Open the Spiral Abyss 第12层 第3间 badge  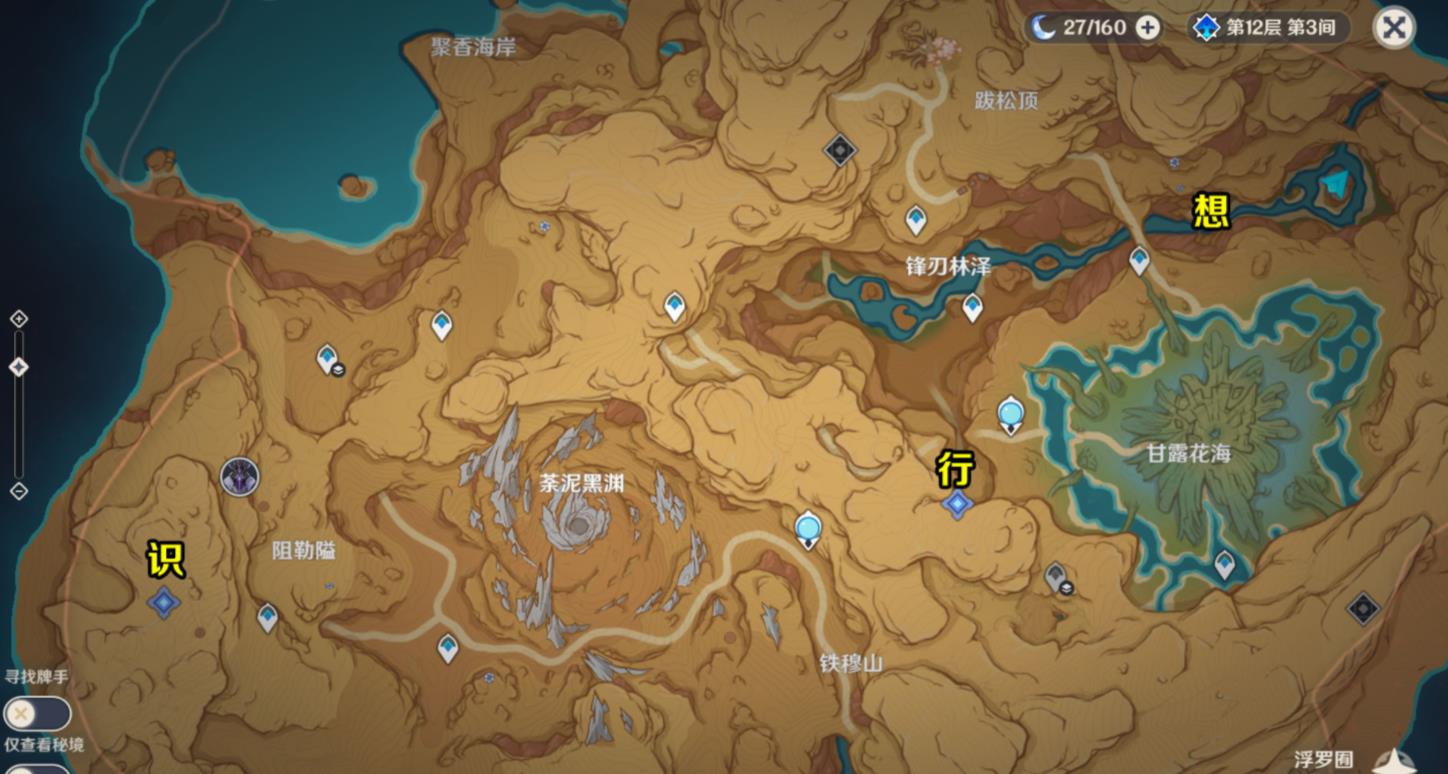coord(1270,28)
